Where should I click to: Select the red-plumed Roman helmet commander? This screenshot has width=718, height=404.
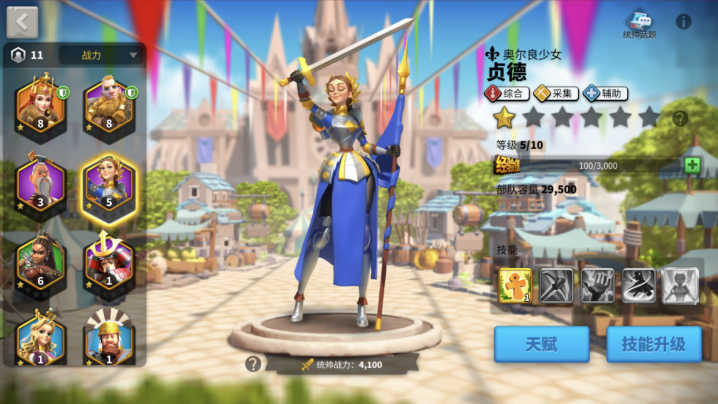(x=109, y=340)
